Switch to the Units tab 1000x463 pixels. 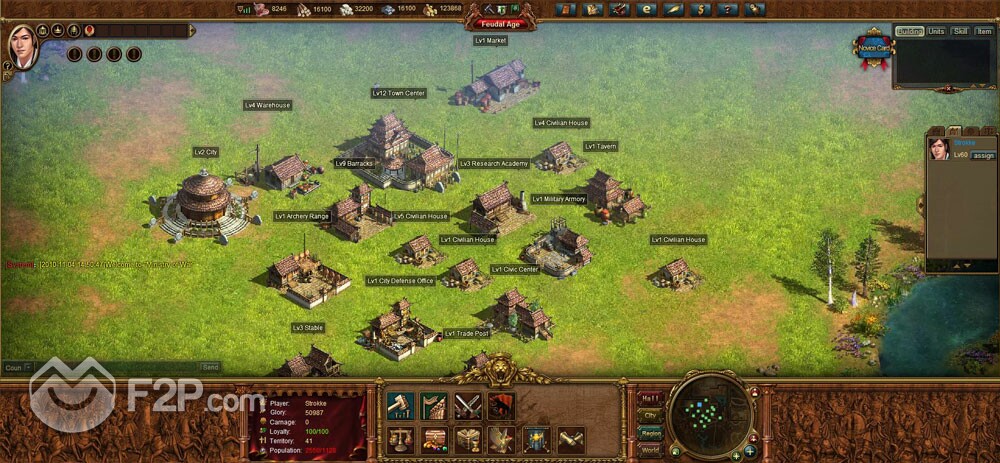936,31
